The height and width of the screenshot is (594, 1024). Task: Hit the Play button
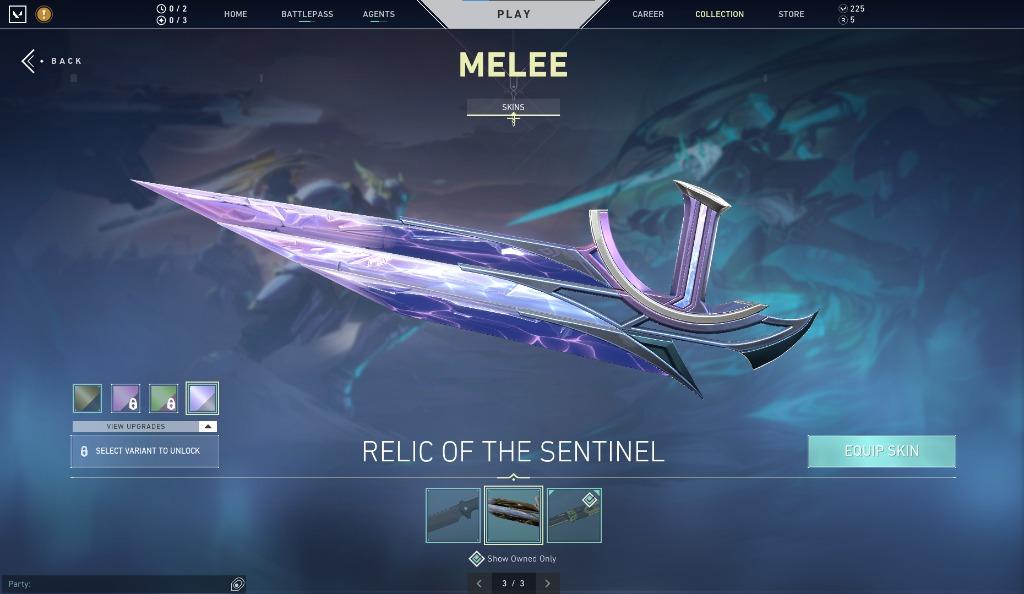click(514, 14)
